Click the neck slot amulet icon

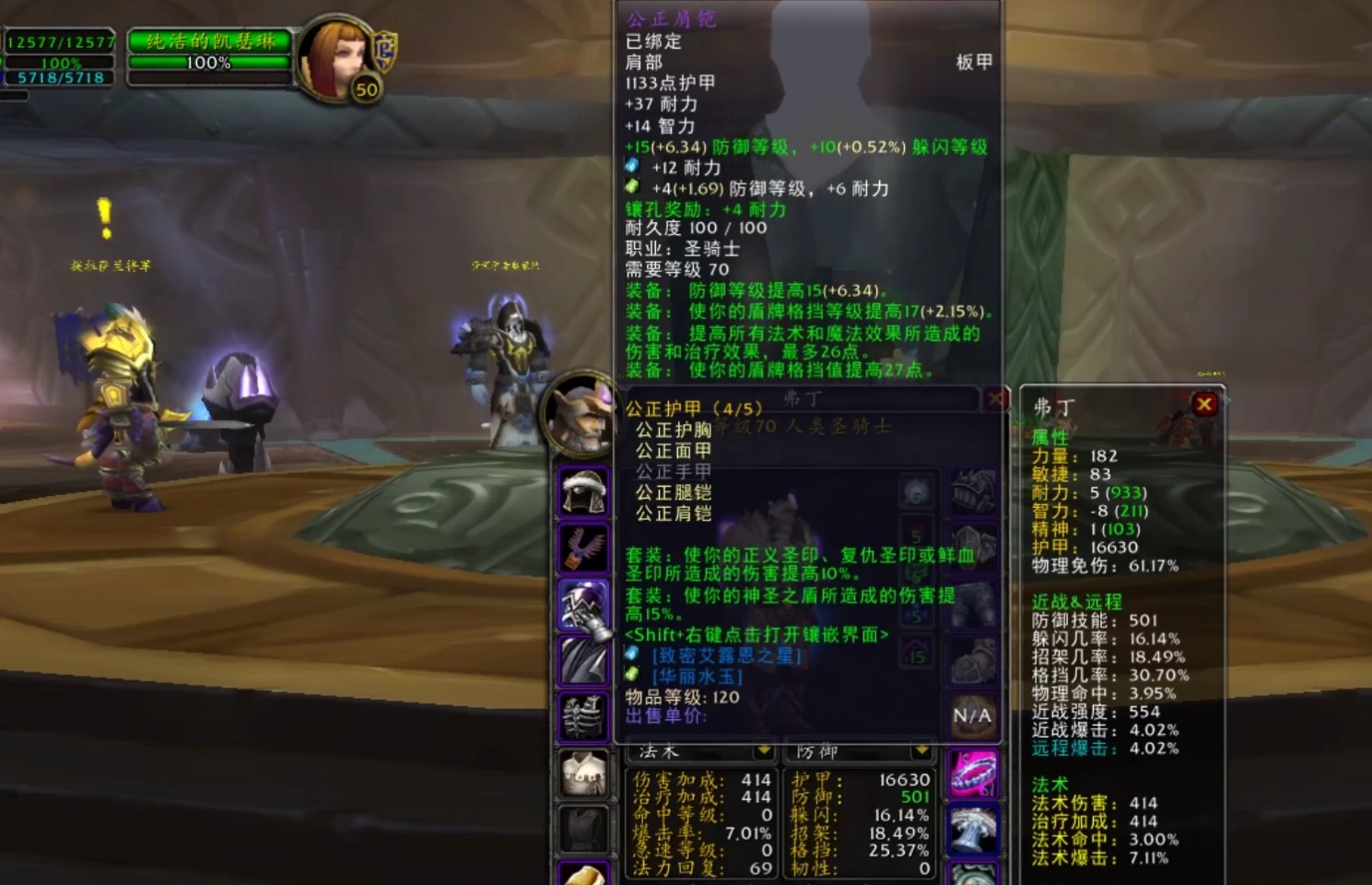584,547
